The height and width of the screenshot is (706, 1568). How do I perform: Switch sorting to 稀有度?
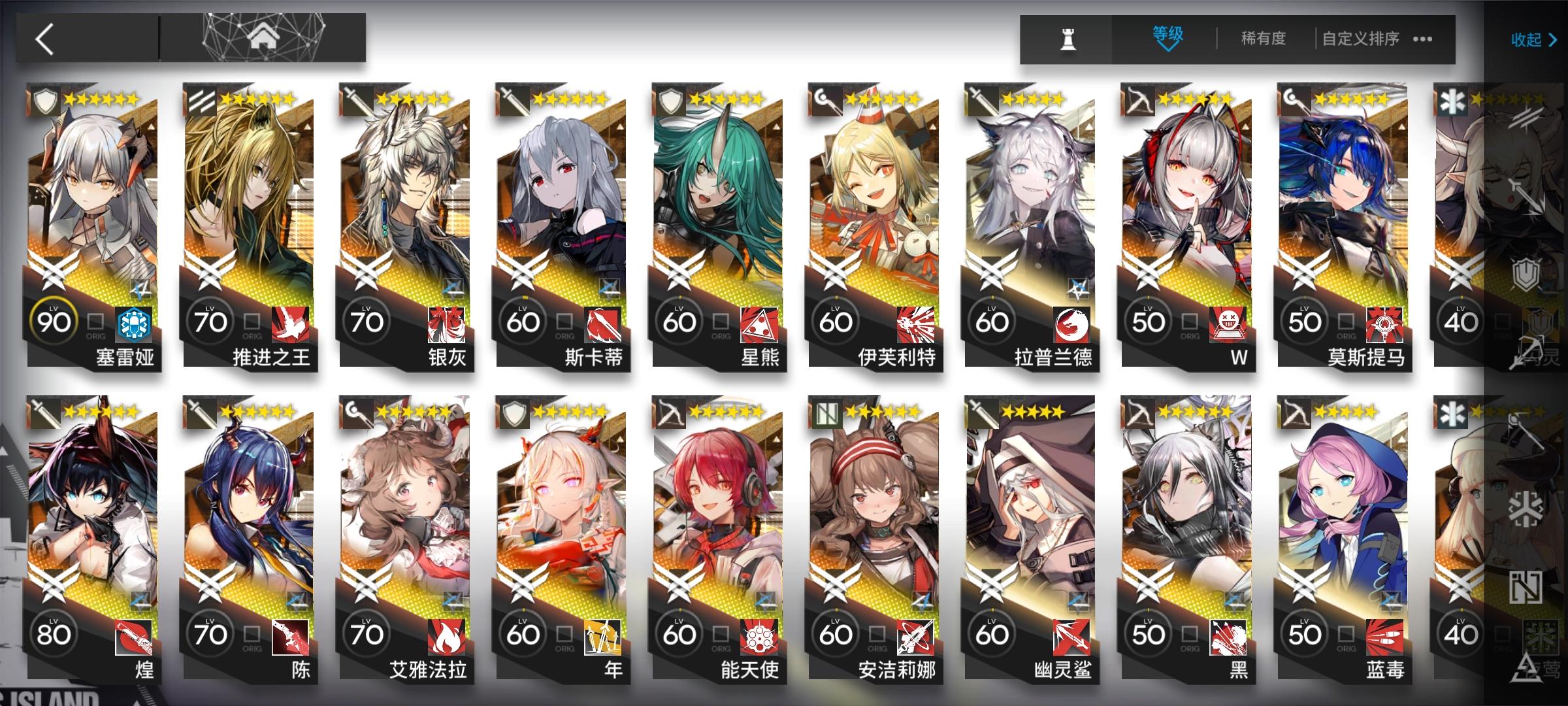click(1263, 39)
